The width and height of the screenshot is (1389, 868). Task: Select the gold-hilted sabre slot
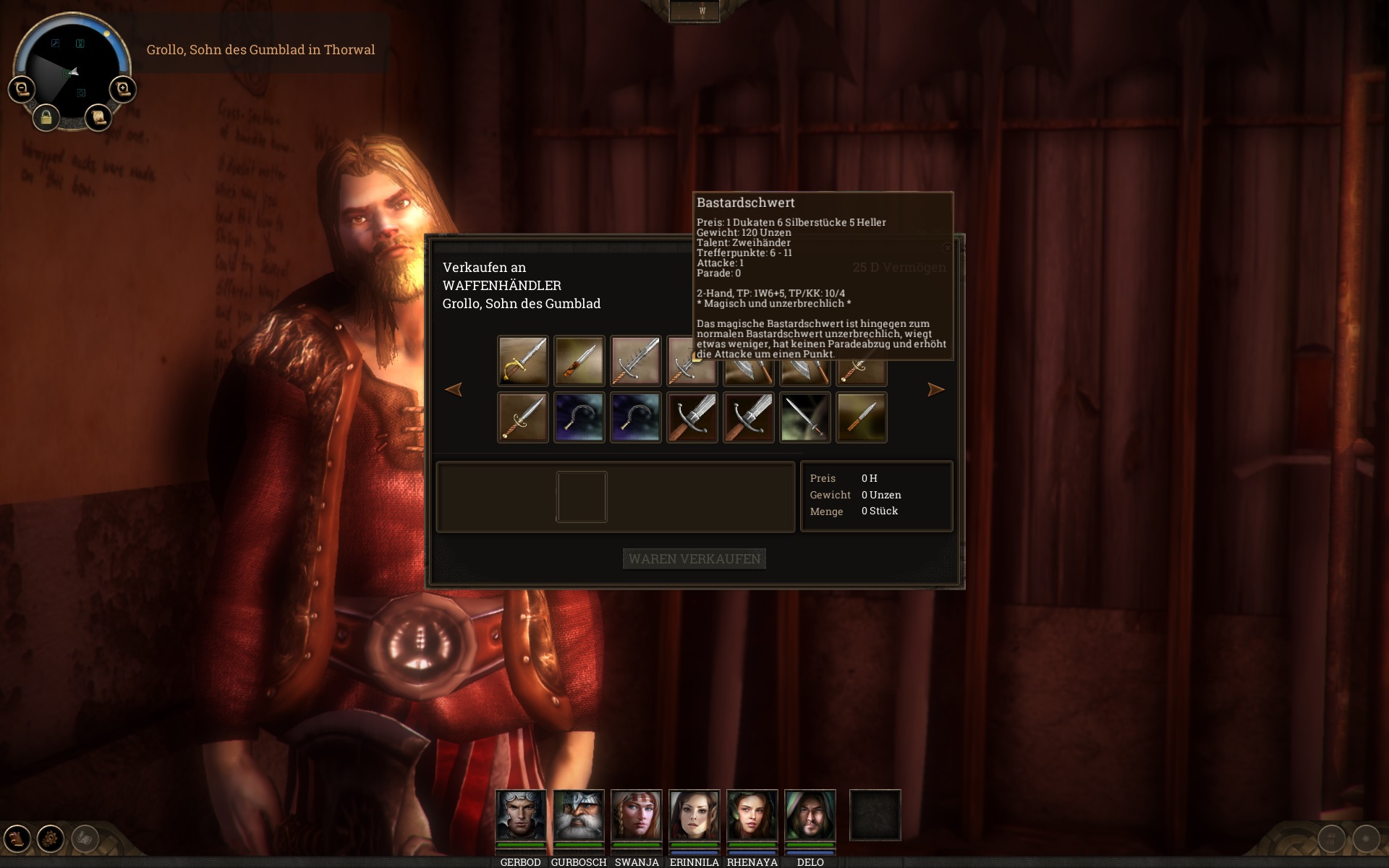tap(522, 360)
